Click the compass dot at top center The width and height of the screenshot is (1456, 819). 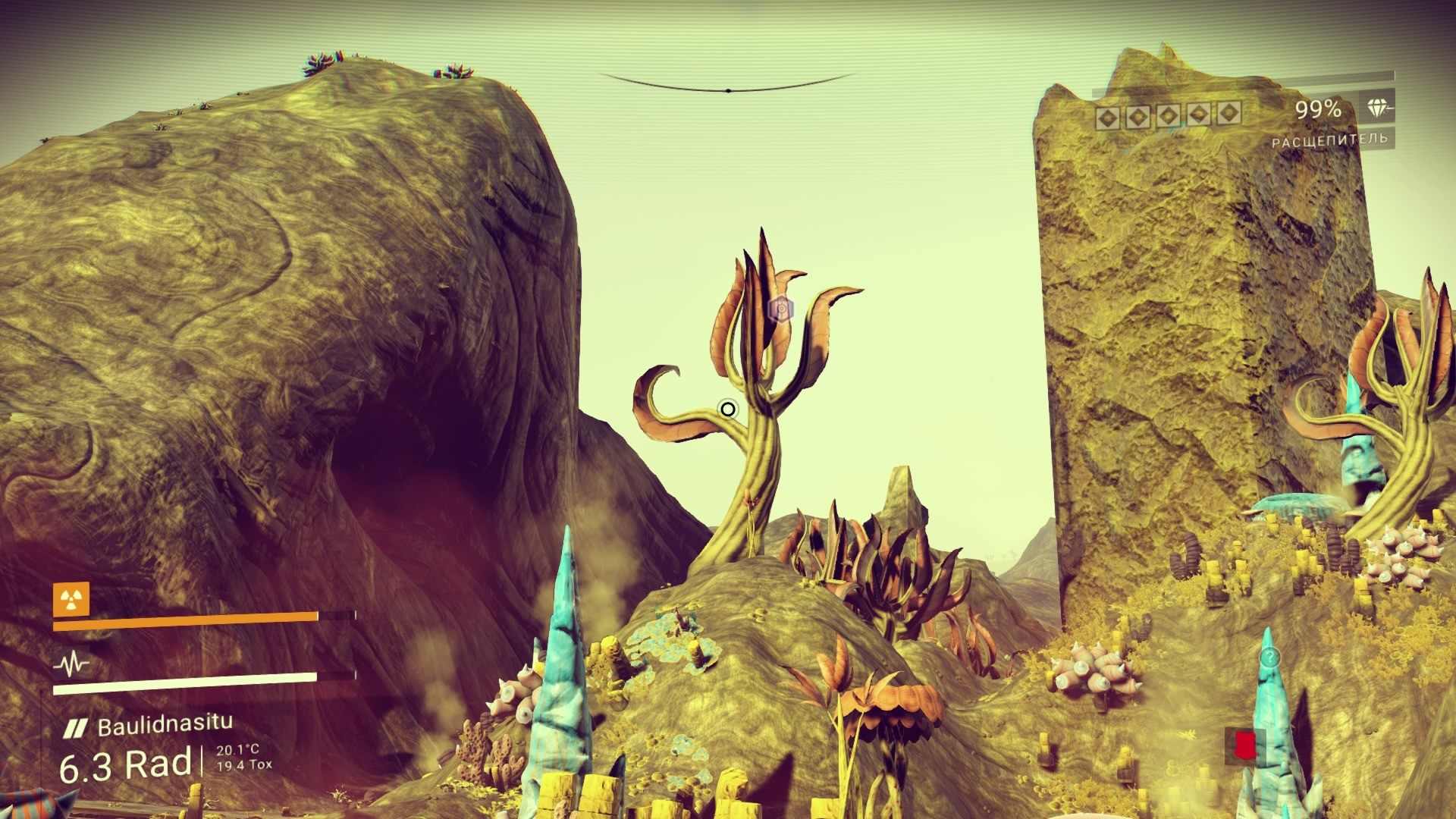coord(727,89)
